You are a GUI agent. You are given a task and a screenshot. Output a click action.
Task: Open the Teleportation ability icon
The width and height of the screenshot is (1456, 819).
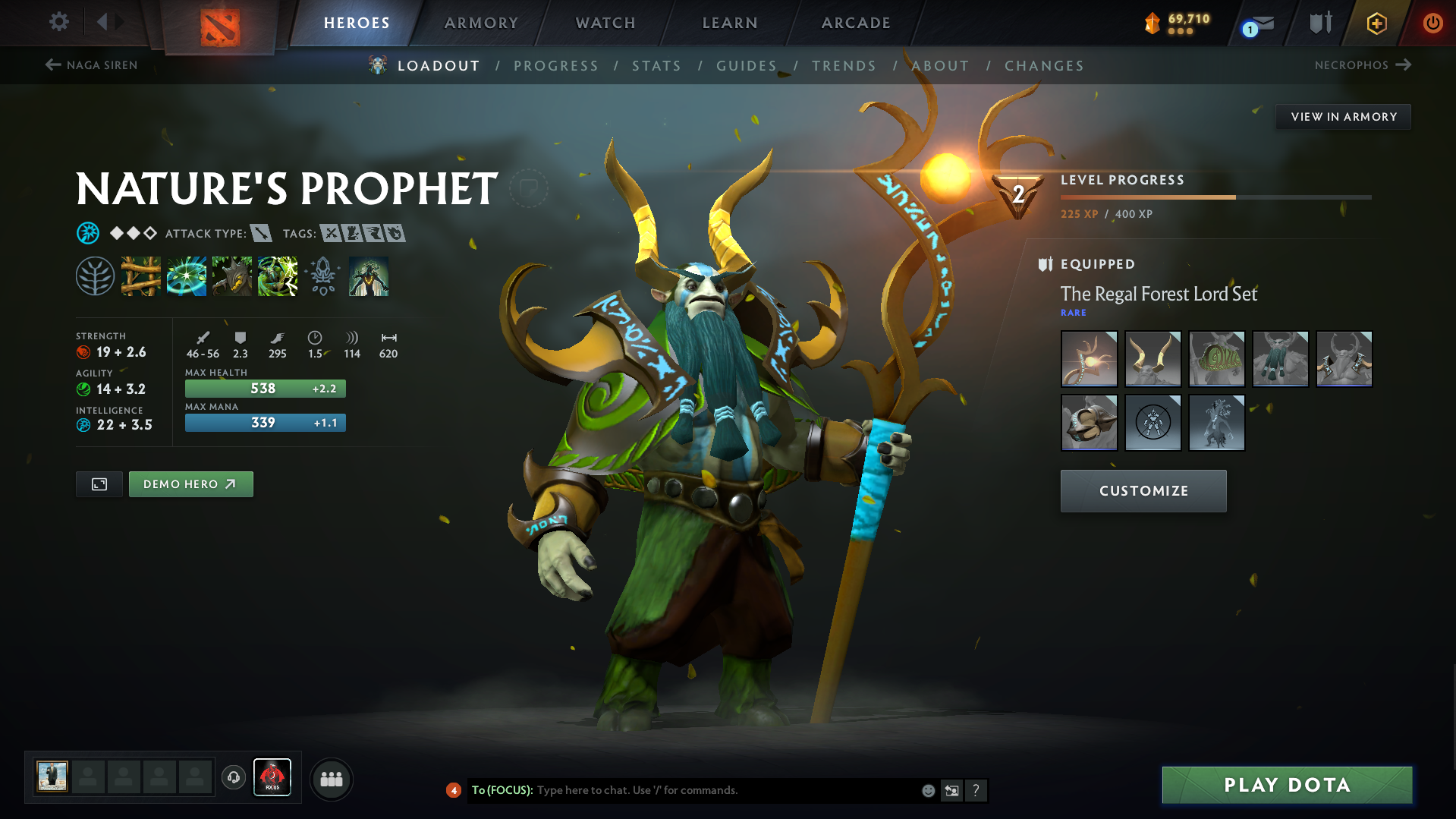click(x=187, y=276)
